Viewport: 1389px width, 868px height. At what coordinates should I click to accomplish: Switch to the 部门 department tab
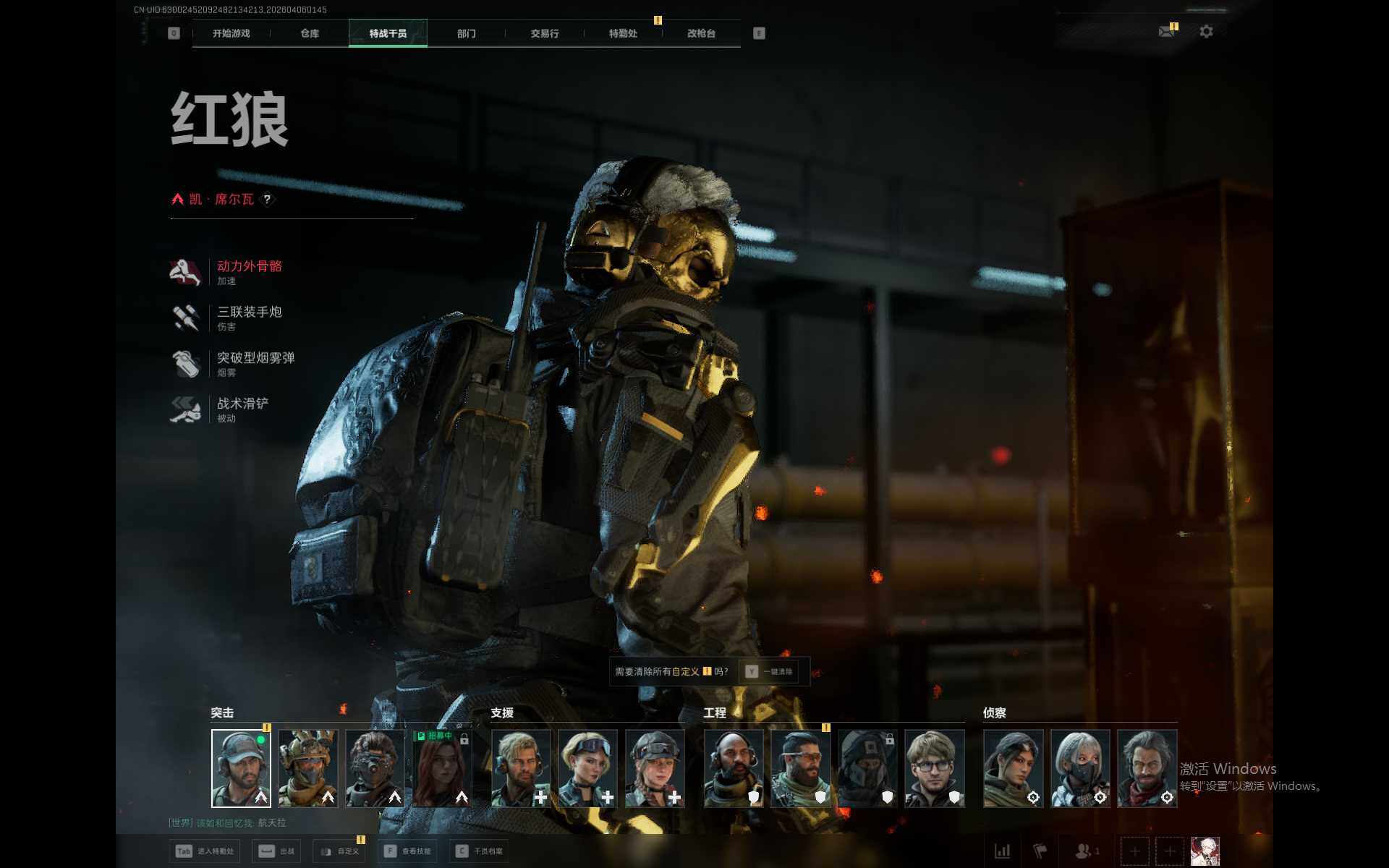point(467,33)
